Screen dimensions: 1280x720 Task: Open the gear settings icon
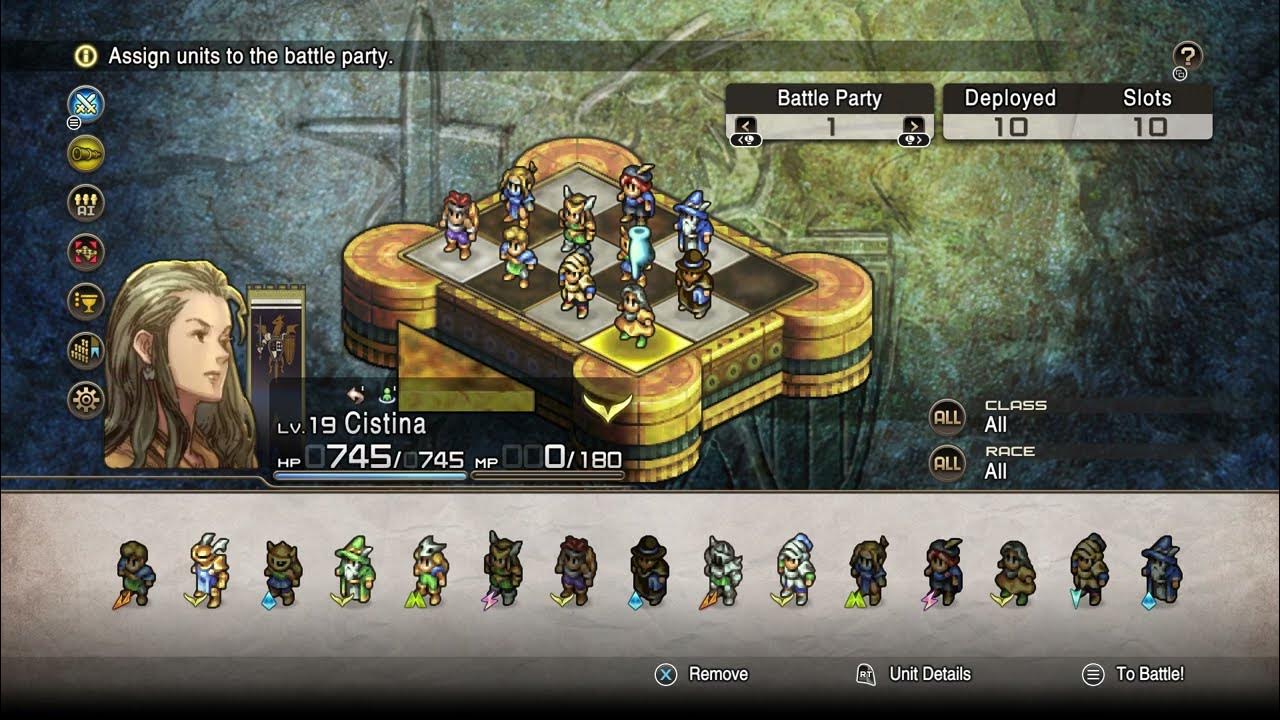(87, 400)
